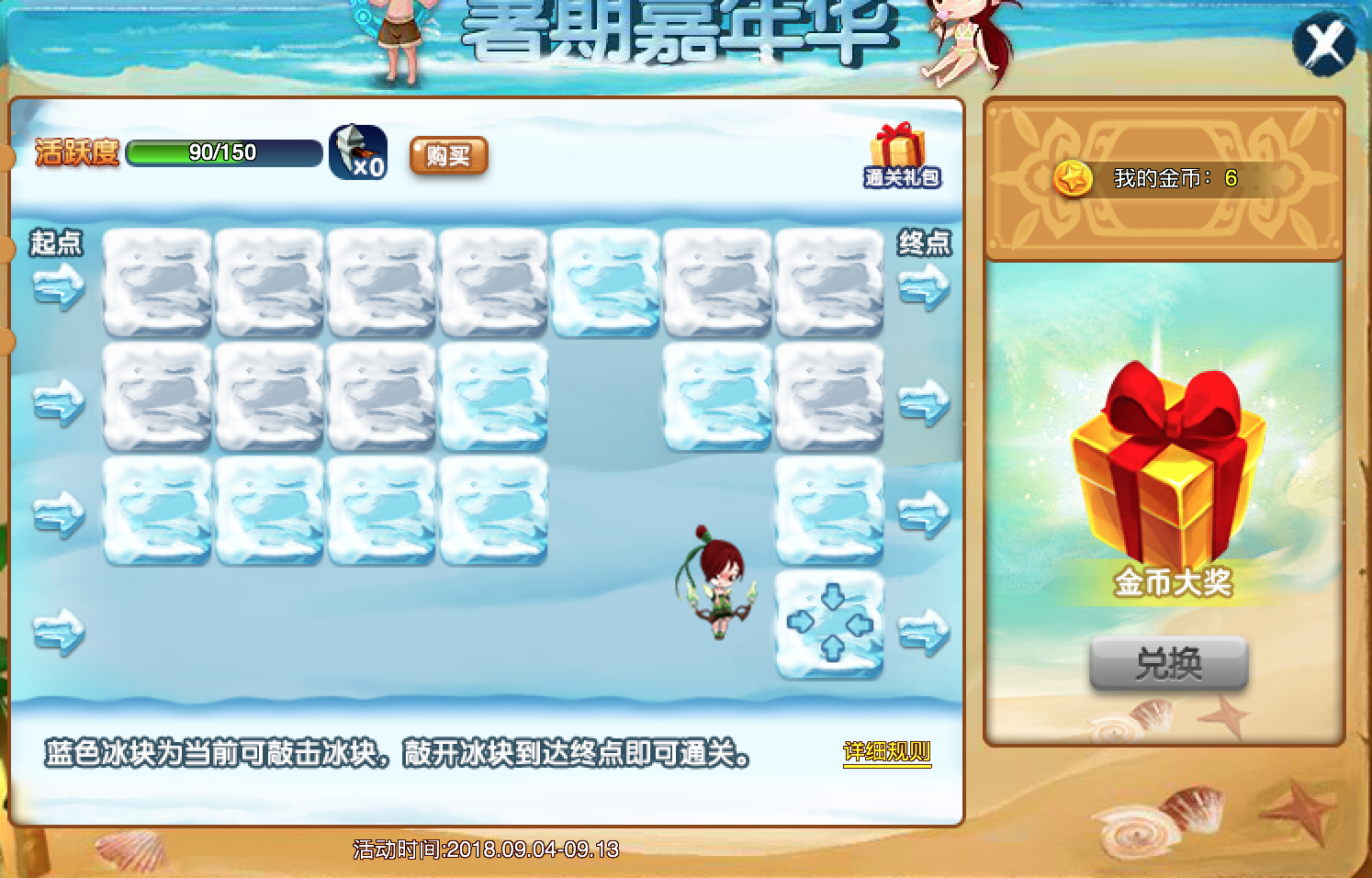The image size is (1372, 878).
Task: Select the ice block with four arrows
Action: pyautogui.click(x=829, y=625)
